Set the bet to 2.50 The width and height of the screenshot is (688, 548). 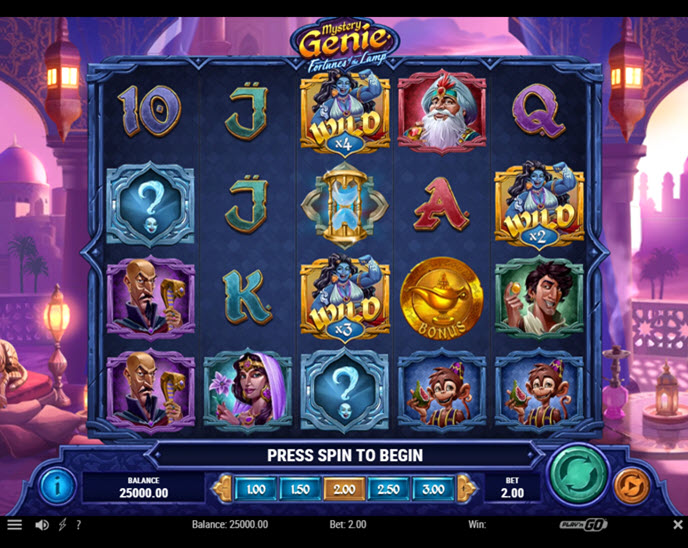388,489
